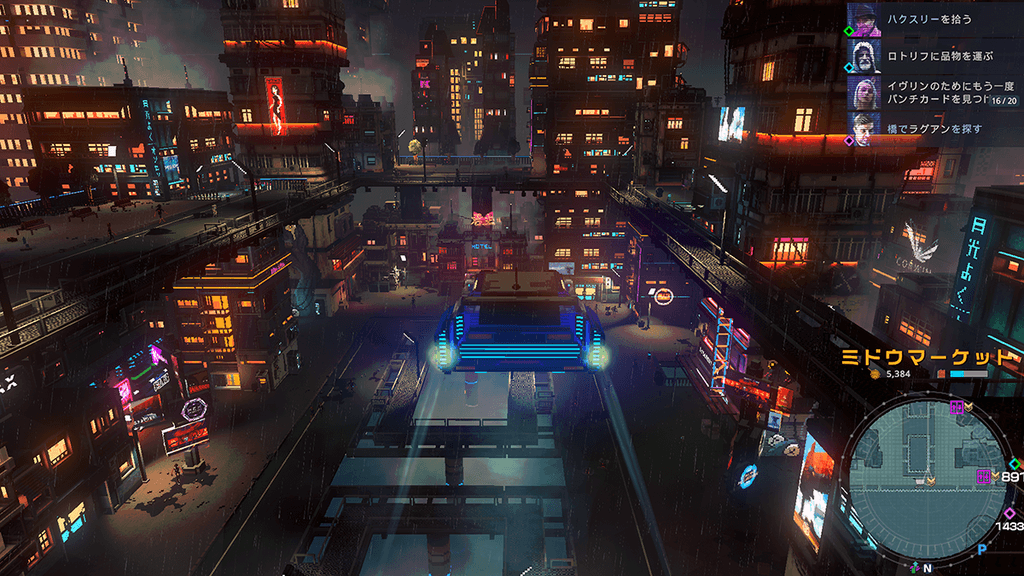Viewport: 1024px width, 576px height.
Task: Click the blue P parking marker on minimap
Action: (982, 549)
